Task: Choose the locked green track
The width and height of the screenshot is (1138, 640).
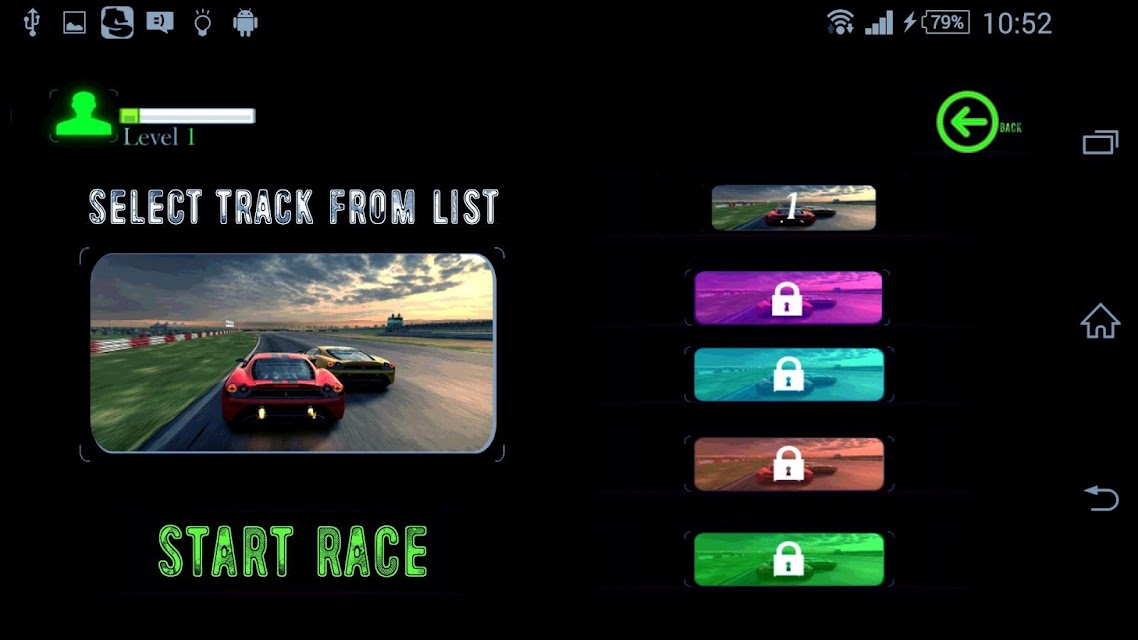Action: click(788, 559)
